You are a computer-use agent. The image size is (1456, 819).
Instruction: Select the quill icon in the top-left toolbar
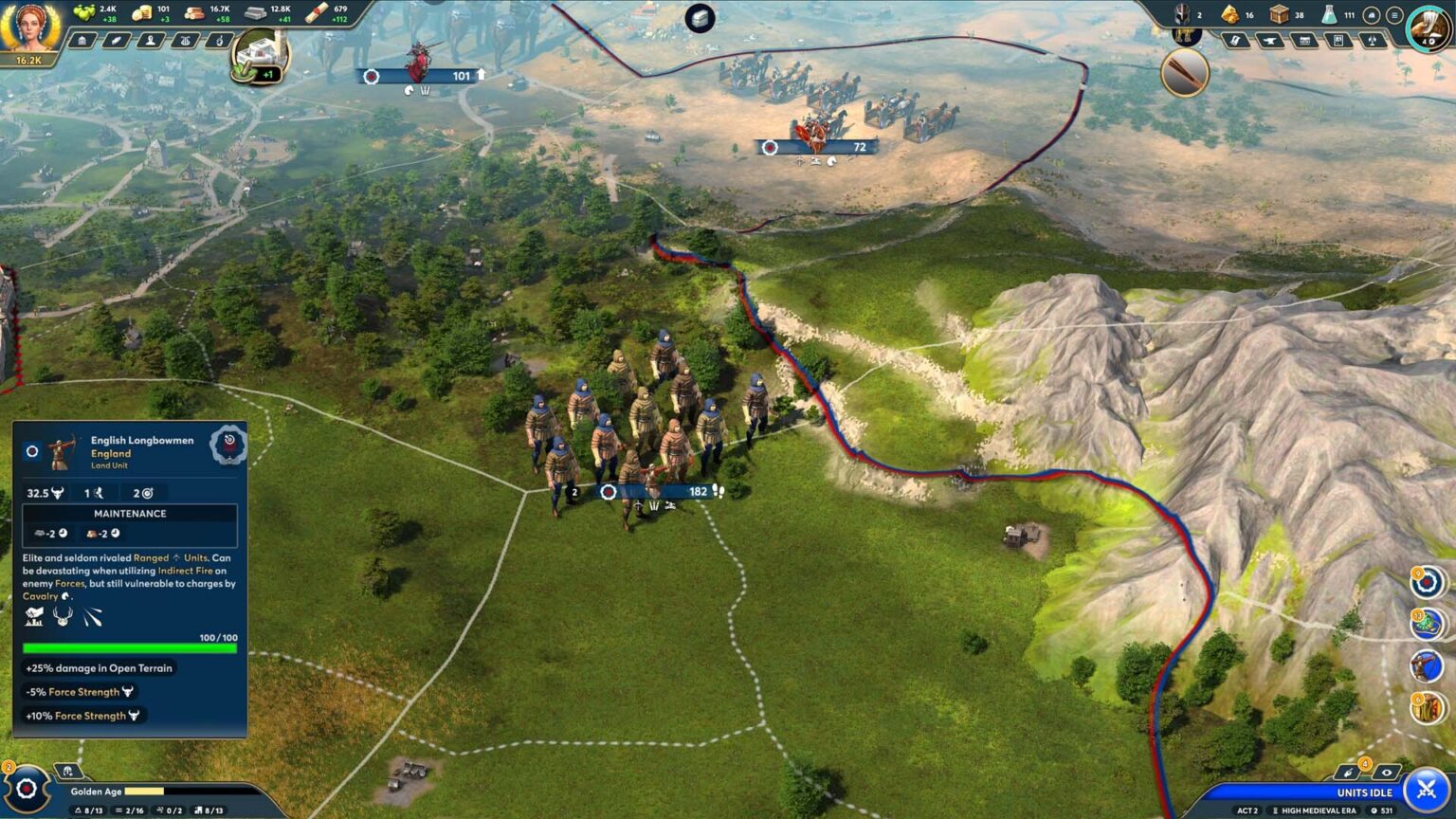[x=118, y=41]
